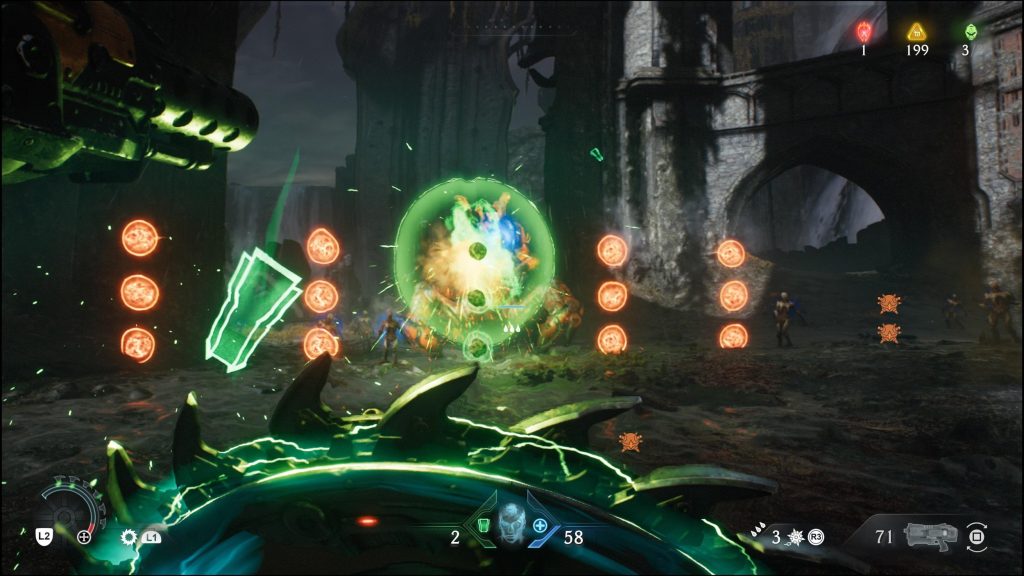Click the crosshair aim icon
This screenshot has width=1024, height=576.
(x=84, y=537)
